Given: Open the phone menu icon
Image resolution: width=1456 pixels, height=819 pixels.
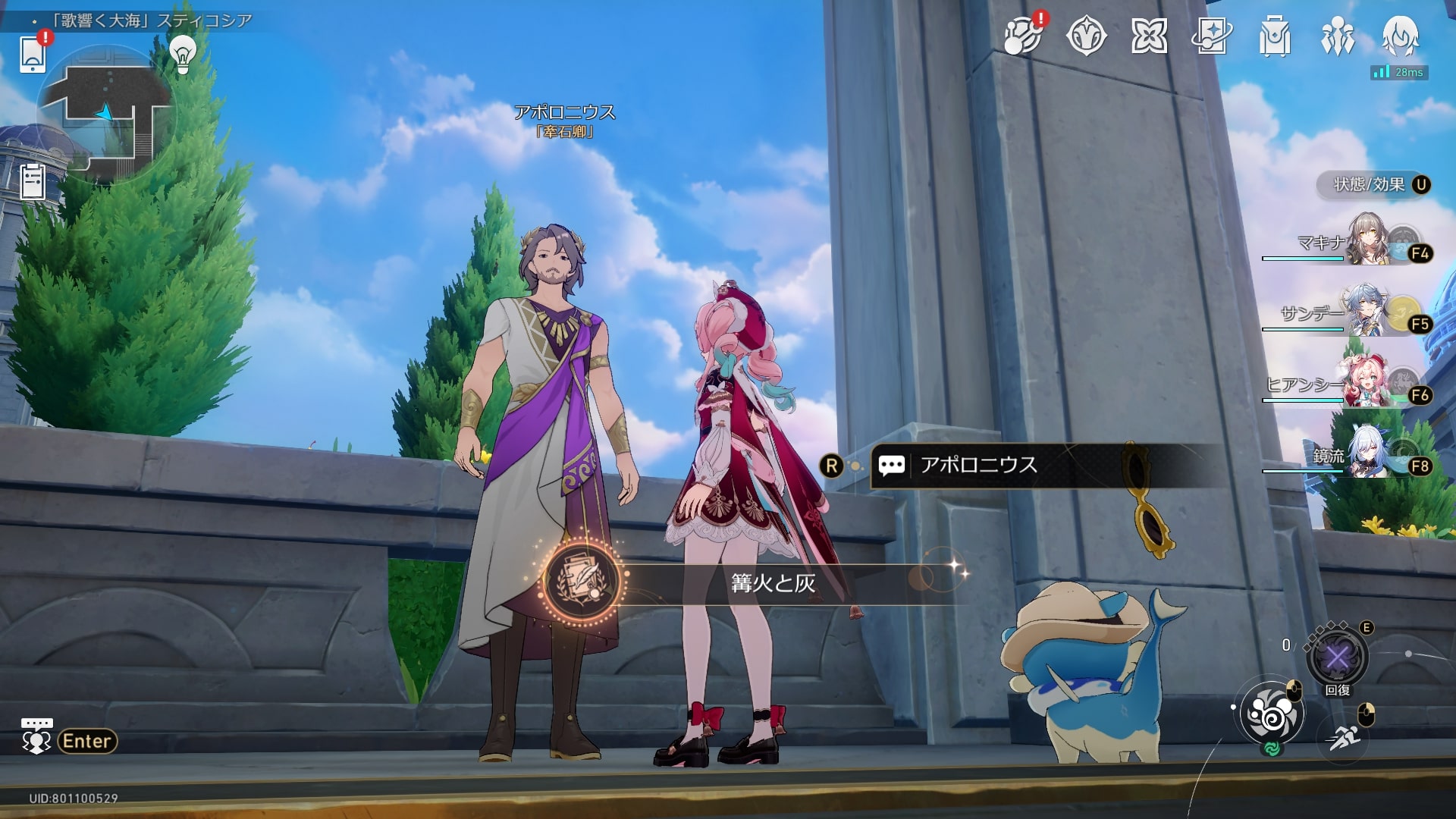Looking at the screenshot, I should click(33, 53).
